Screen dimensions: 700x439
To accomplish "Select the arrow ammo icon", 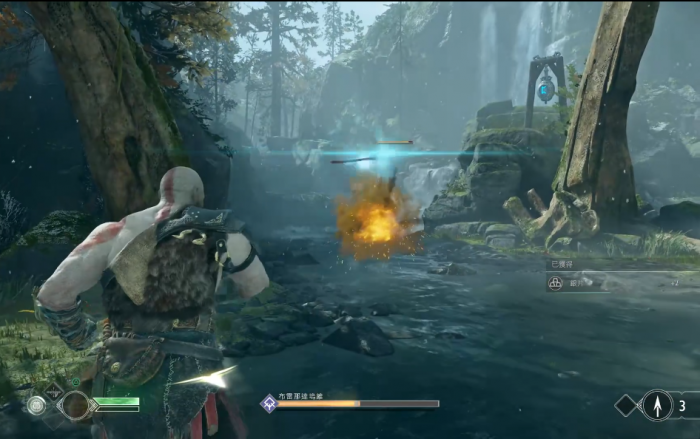I will tap(657, 405).
